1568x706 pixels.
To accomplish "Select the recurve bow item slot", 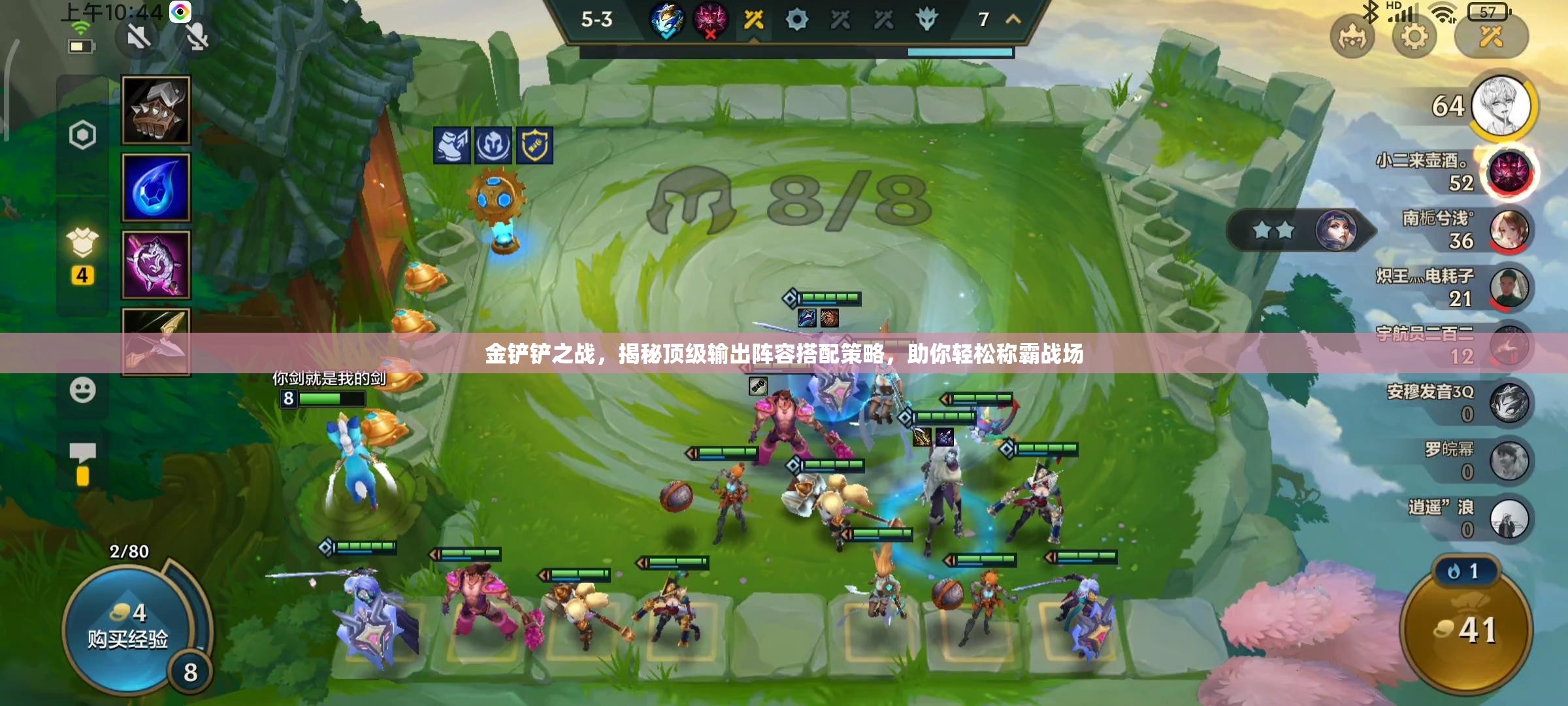I will 156,342.
